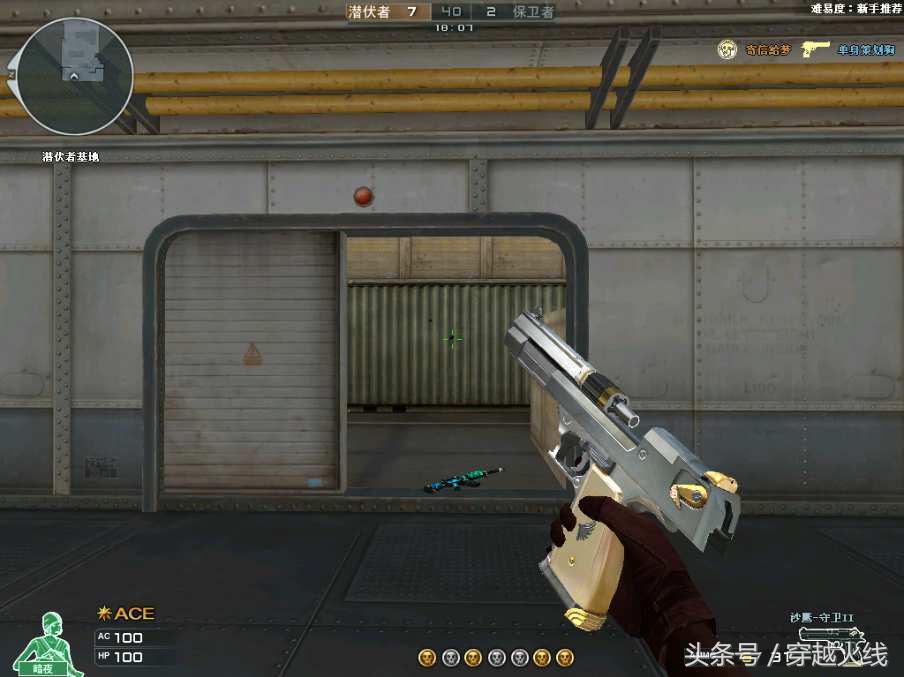Click the circular minimap

[x=75, y=76]
